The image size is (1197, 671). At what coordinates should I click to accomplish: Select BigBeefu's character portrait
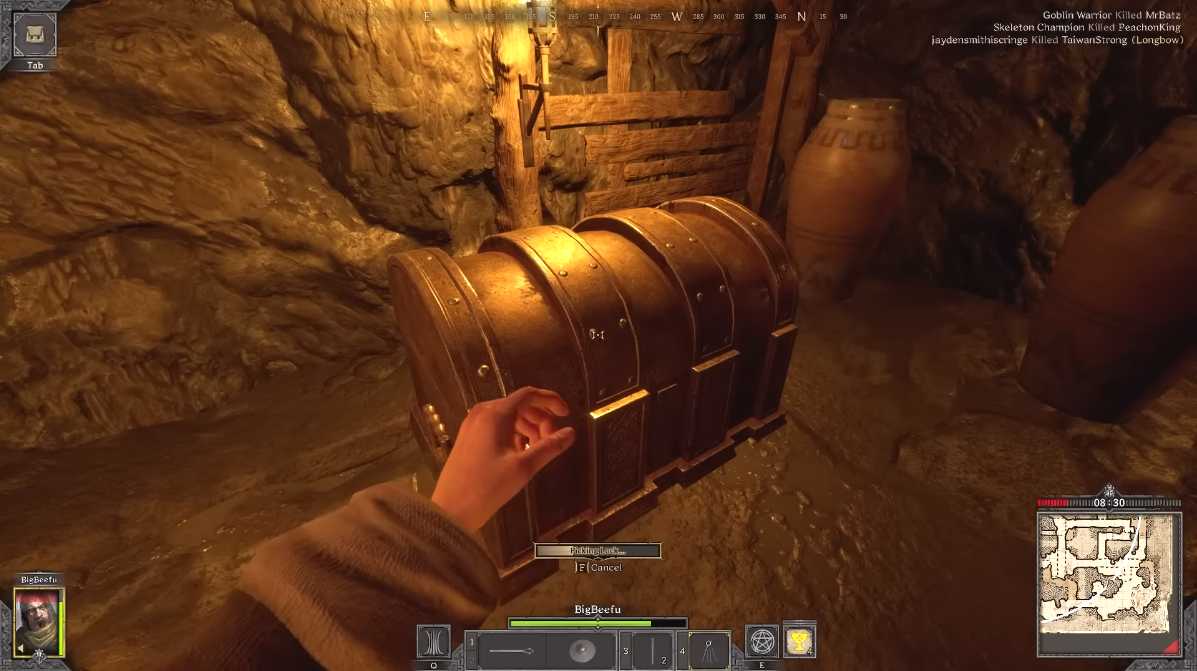click(37, 621)
